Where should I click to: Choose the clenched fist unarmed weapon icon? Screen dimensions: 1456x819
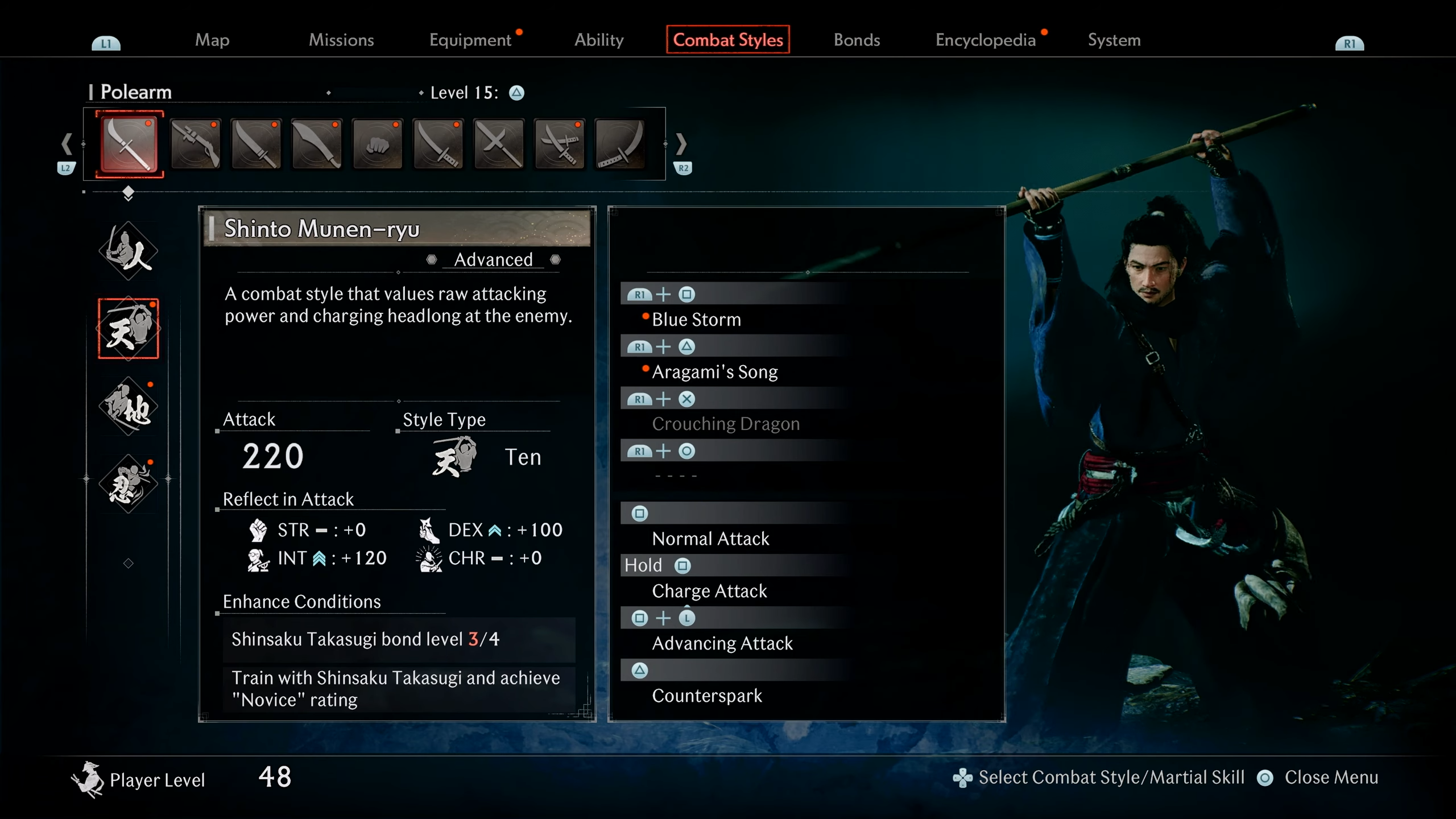click(x=377, y=144)
